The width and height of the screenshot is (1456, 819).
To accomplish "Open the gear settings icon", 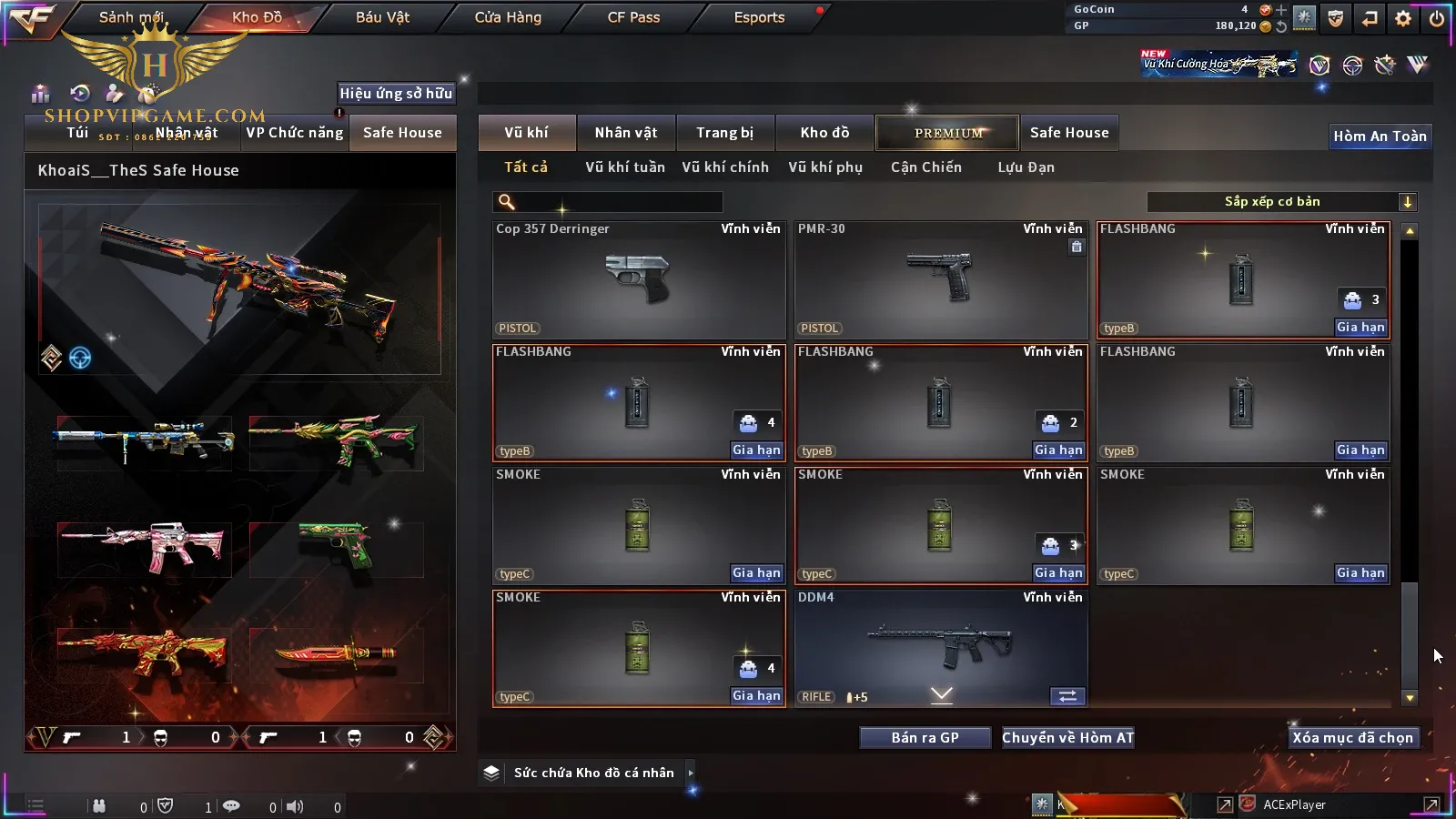I will (x=1403, y=18).
